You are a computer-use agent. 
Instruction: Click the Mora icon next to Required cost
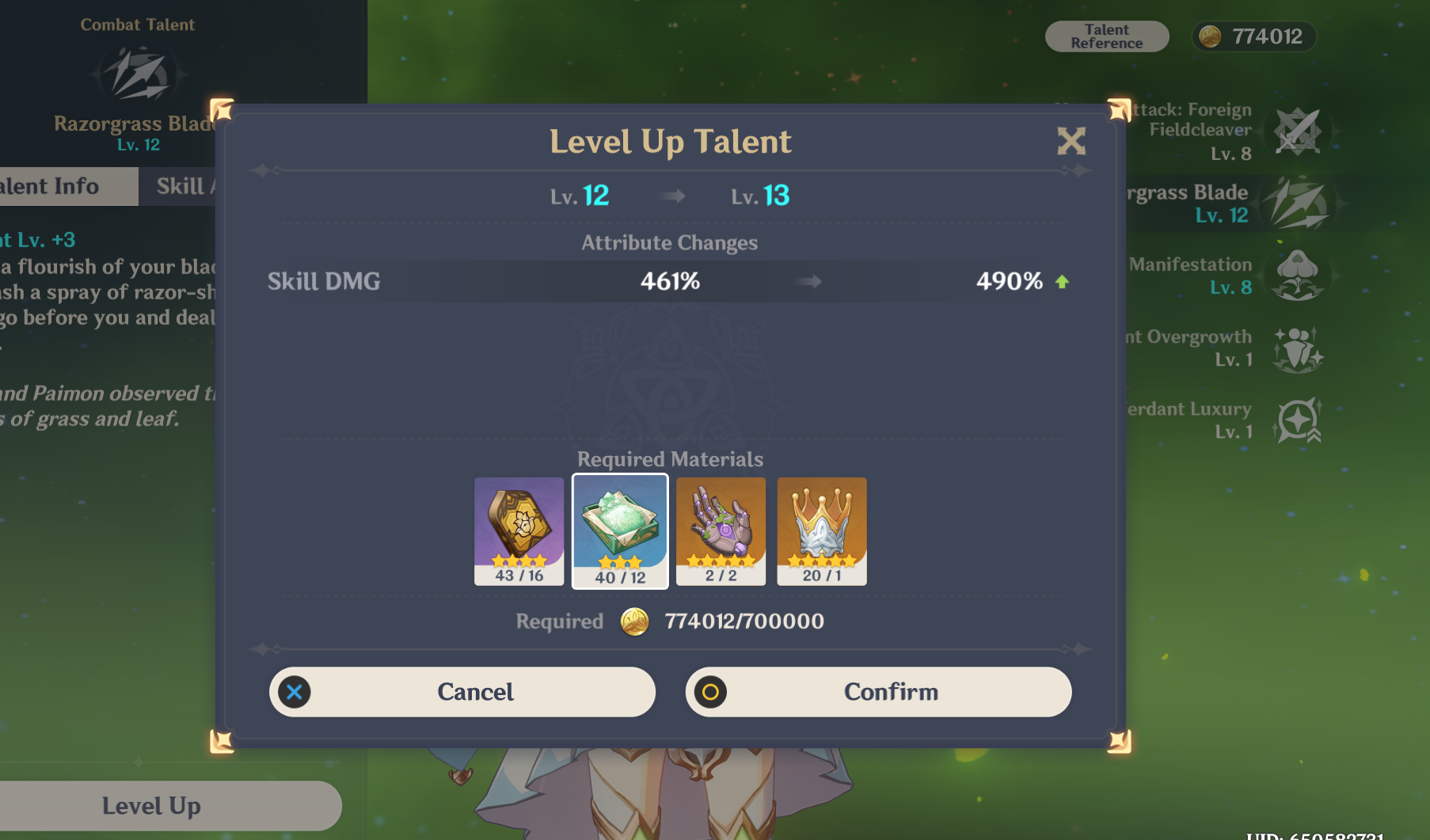pos(633,622)
